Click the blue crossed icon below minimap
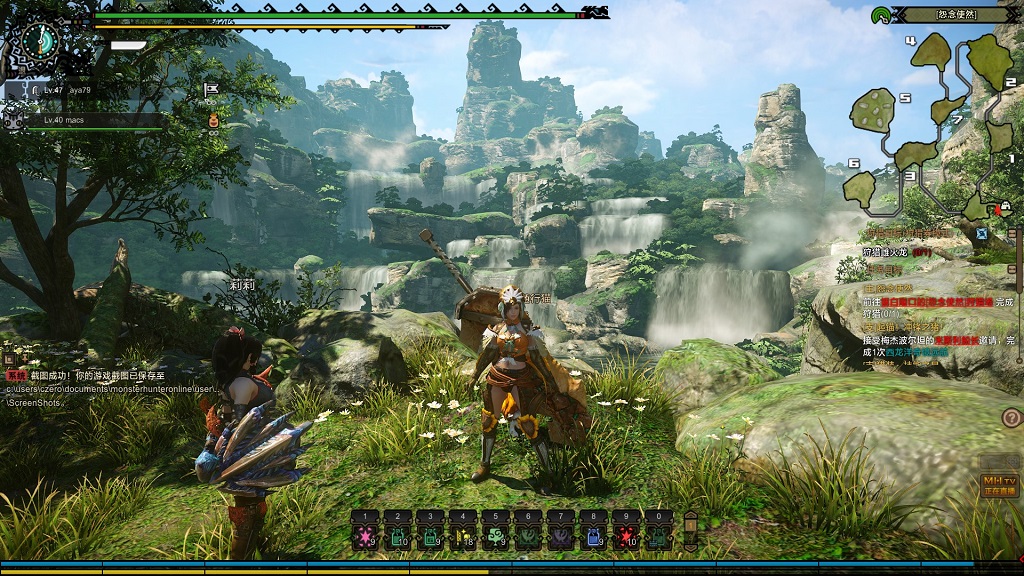This screenshot has width=1024, height=576. pyautogui.click(x=982, y=234)
